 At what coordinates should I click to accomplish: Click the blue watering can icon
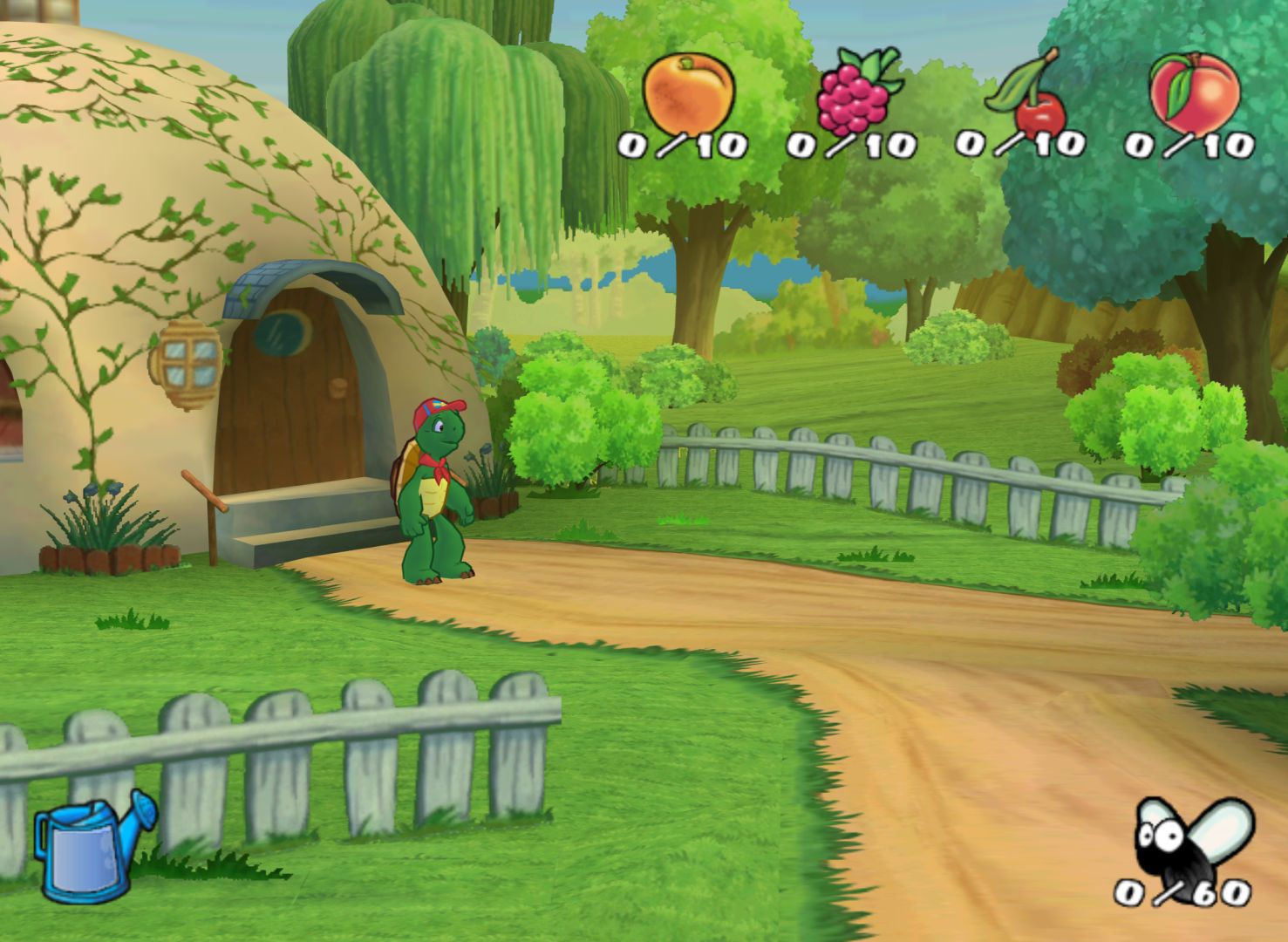(92, 844)
